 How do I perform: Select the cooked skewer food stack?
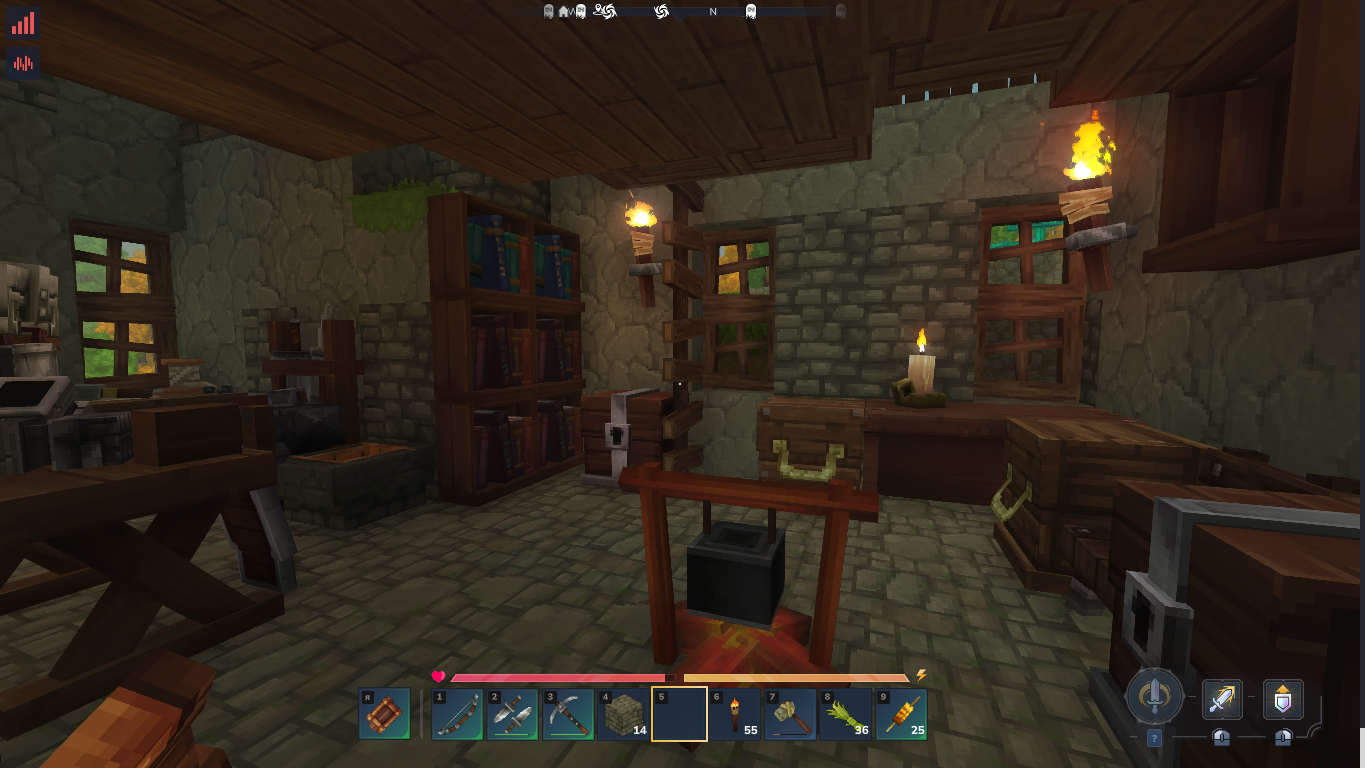pyautogui.click(x=901, y=714)
